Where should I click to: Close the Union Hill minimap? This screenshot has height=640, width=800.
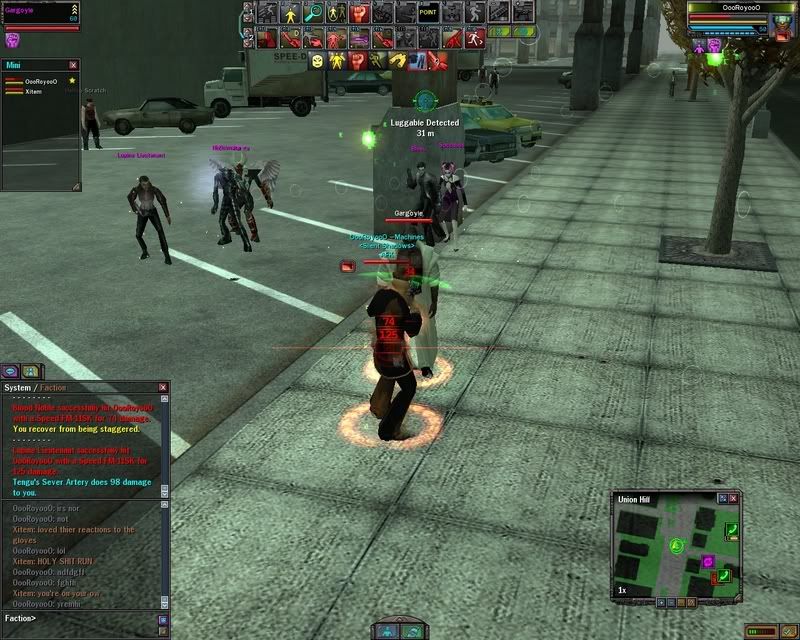[x=734, y=498]
